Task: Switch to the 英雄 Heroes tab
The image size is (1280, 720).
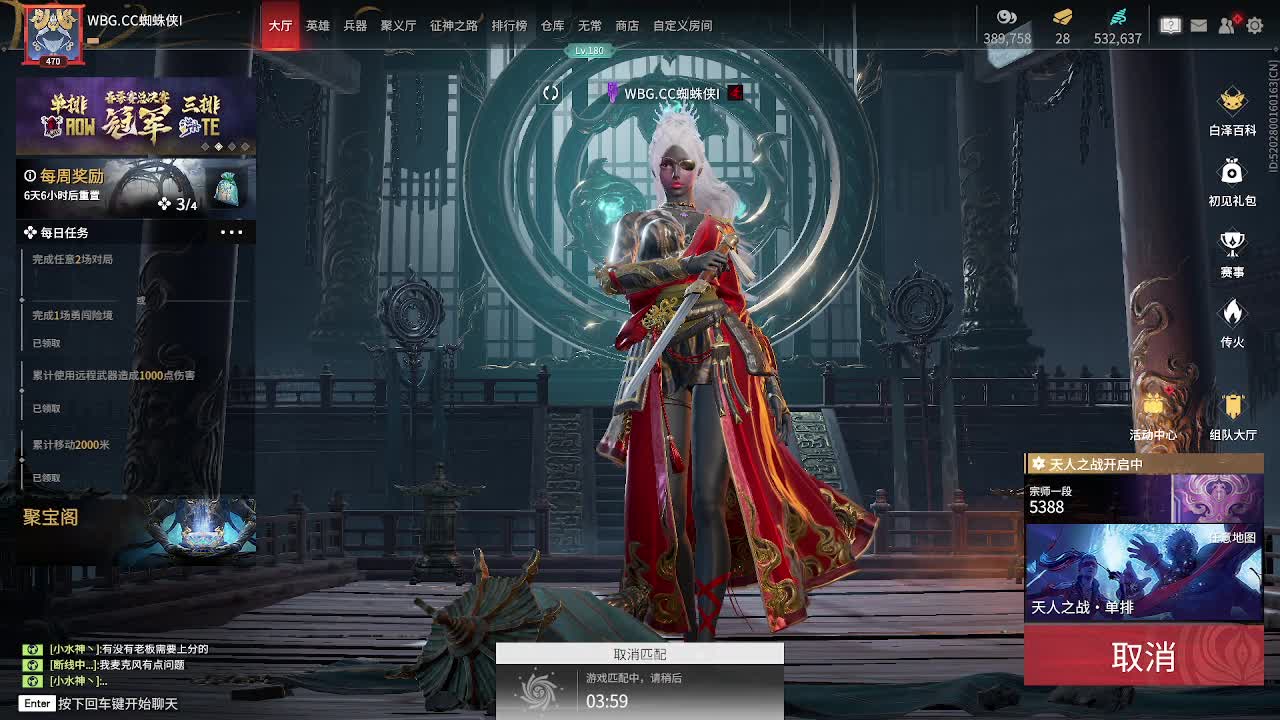Action: (x=317, y=26)
